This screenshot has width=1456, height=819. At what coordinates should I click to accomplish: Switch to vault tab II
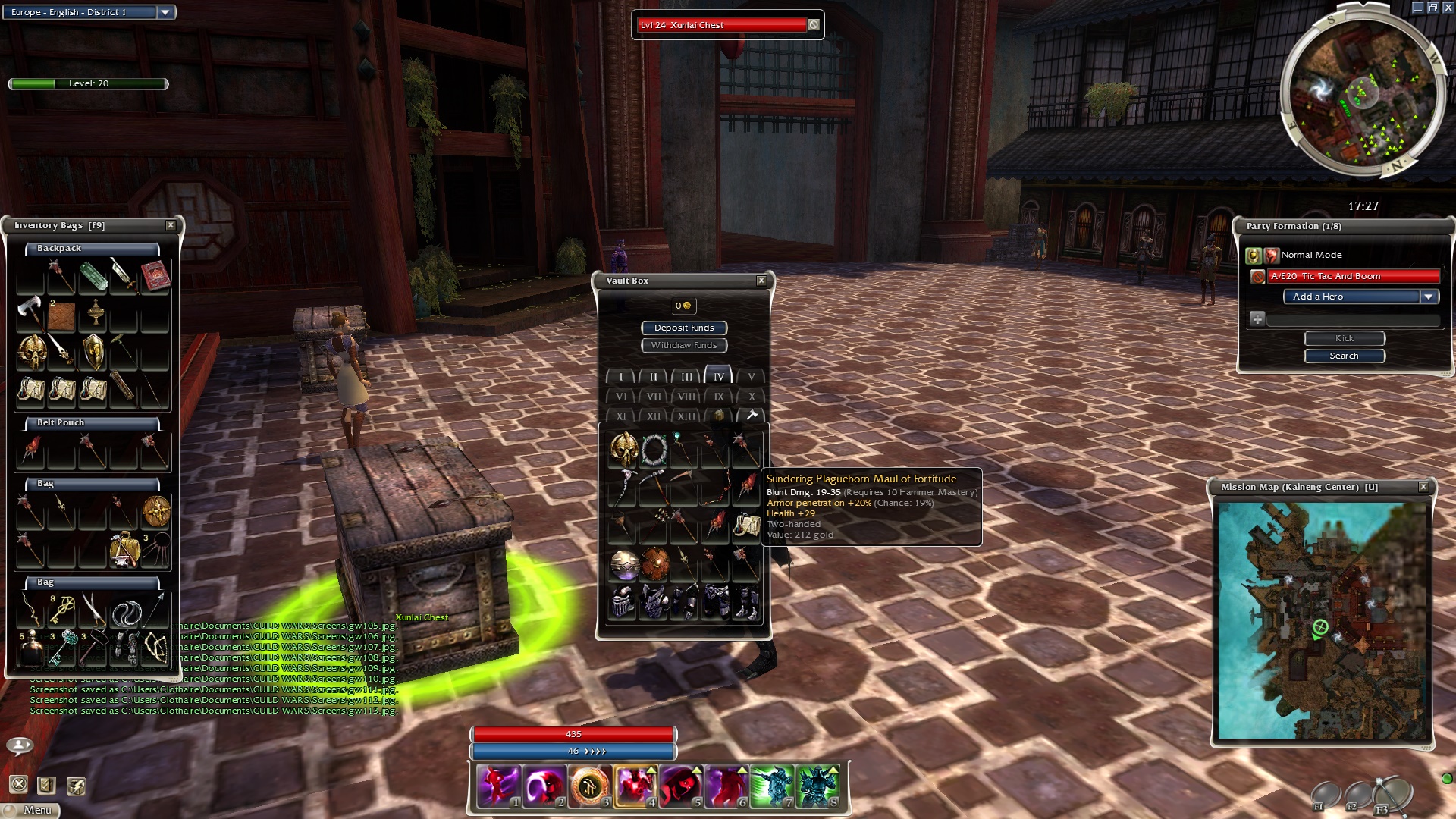[653, 376]
